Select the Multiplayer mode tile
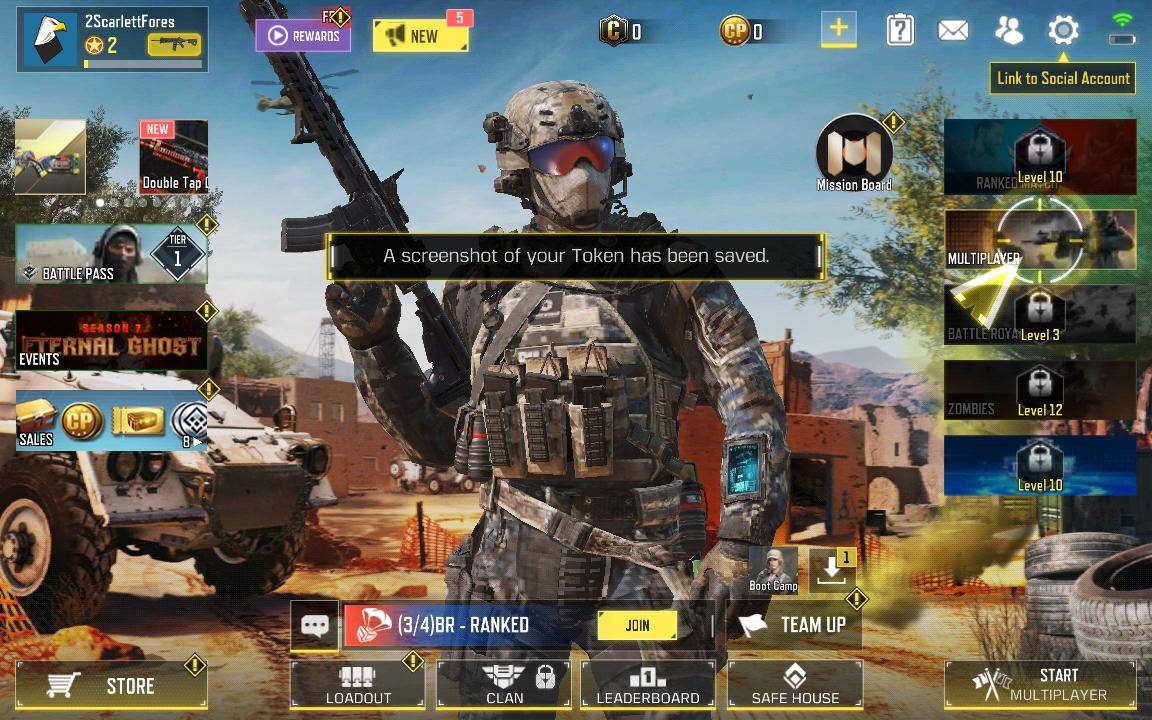 pyautogui.click(x=1040, y=240)
